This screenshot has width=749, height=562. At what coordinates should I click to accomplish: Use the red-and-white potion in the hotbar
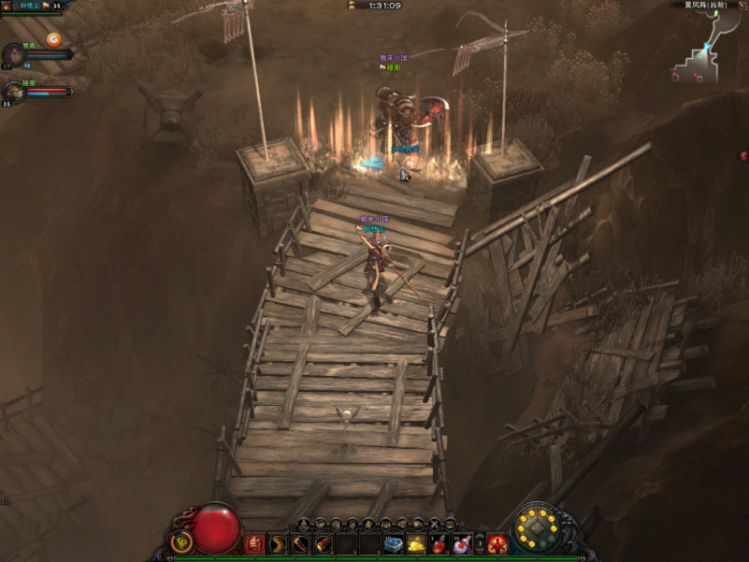(460, 544)
